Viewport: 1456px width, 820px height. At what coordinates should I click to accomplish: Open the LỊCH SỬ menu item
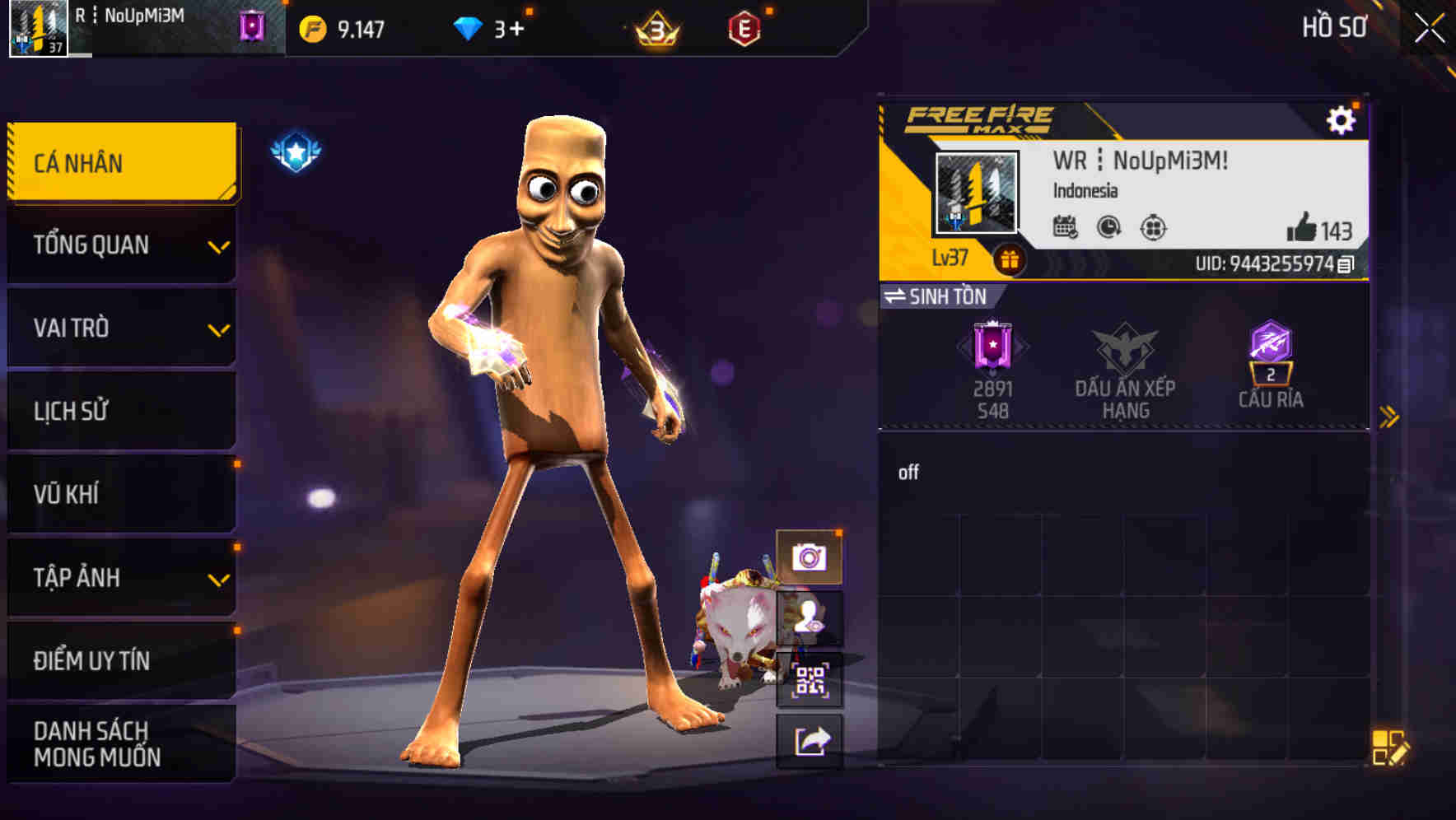[x=120, y=411]
